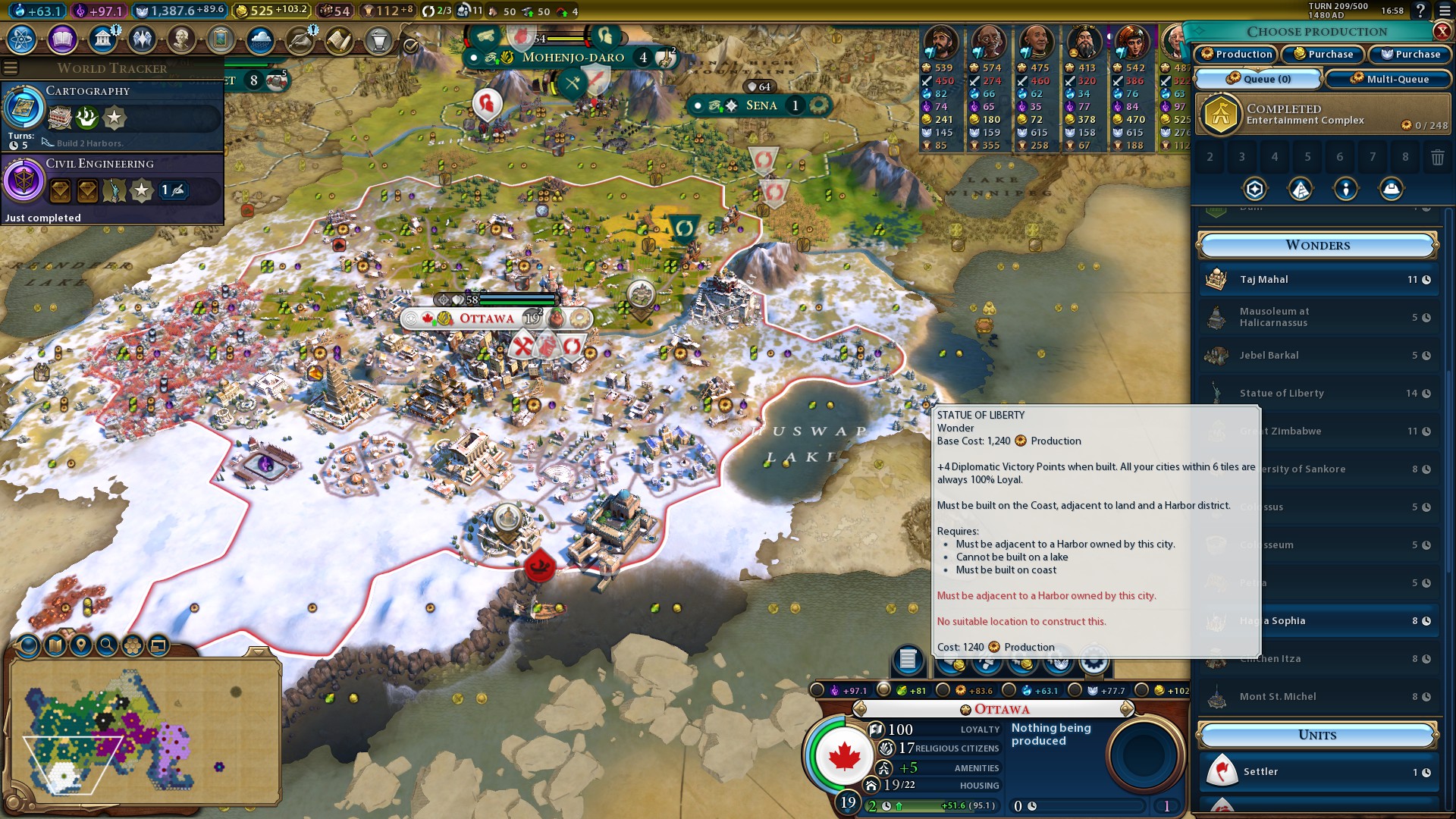Switch to the Production tab
1456x819 pixels.
pos(1236,54)
